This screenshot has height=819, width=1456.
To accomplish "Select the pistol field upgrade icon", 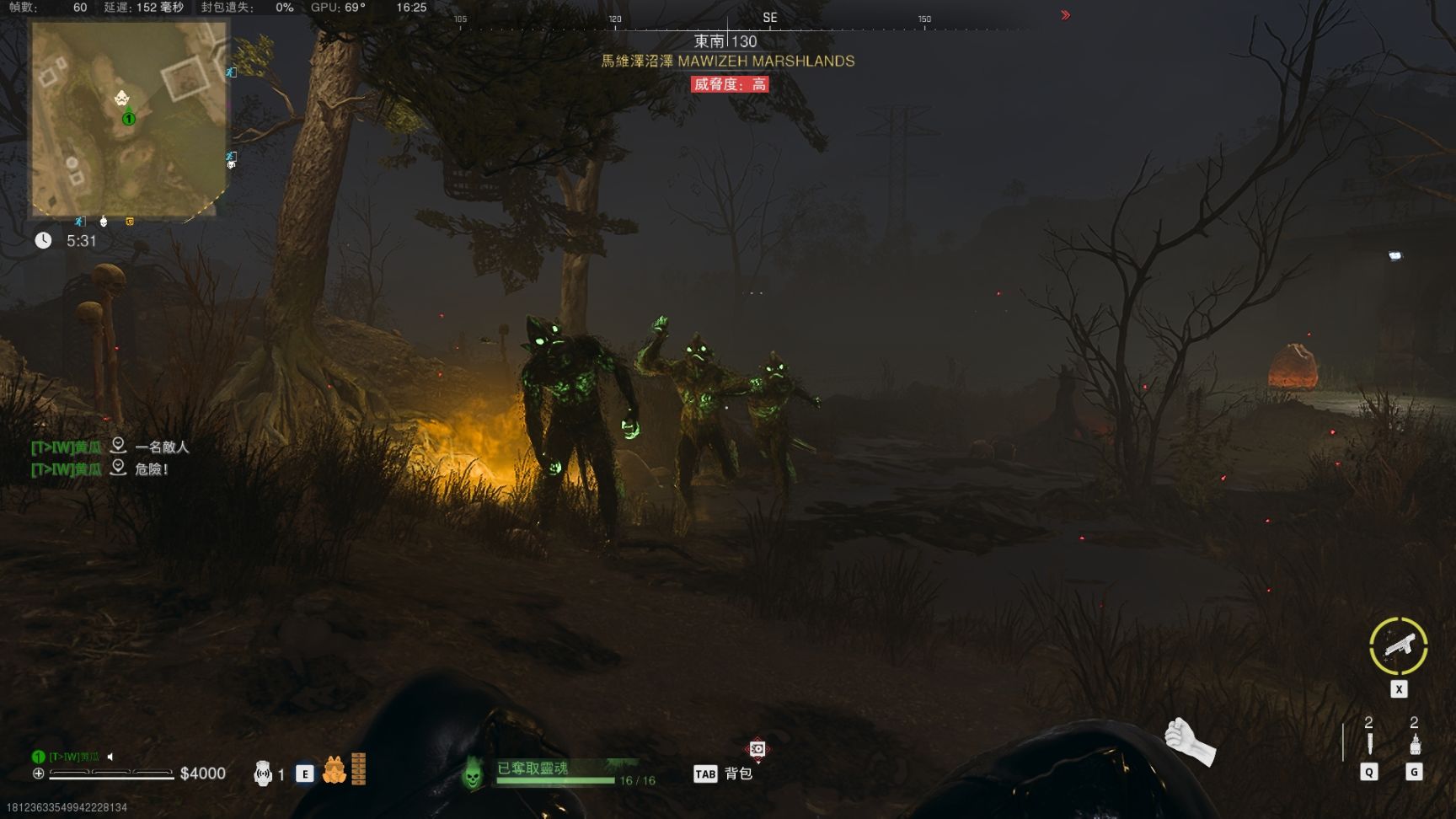I will click(x=1398, y=646).
